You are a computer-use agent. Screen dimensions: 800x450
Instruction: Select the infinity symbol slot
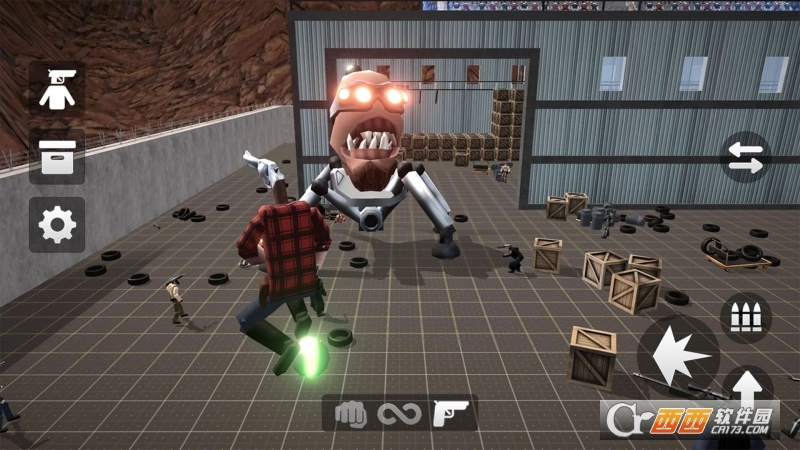tap(398, 413)
